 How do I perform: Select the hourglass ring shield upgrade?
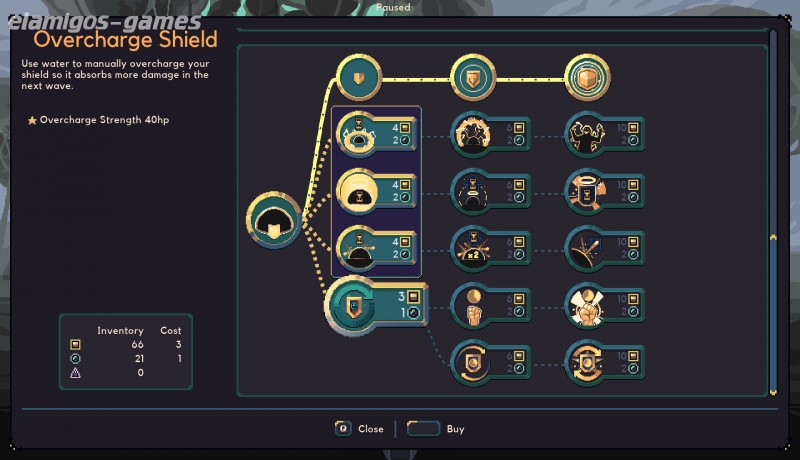point(358,133)
